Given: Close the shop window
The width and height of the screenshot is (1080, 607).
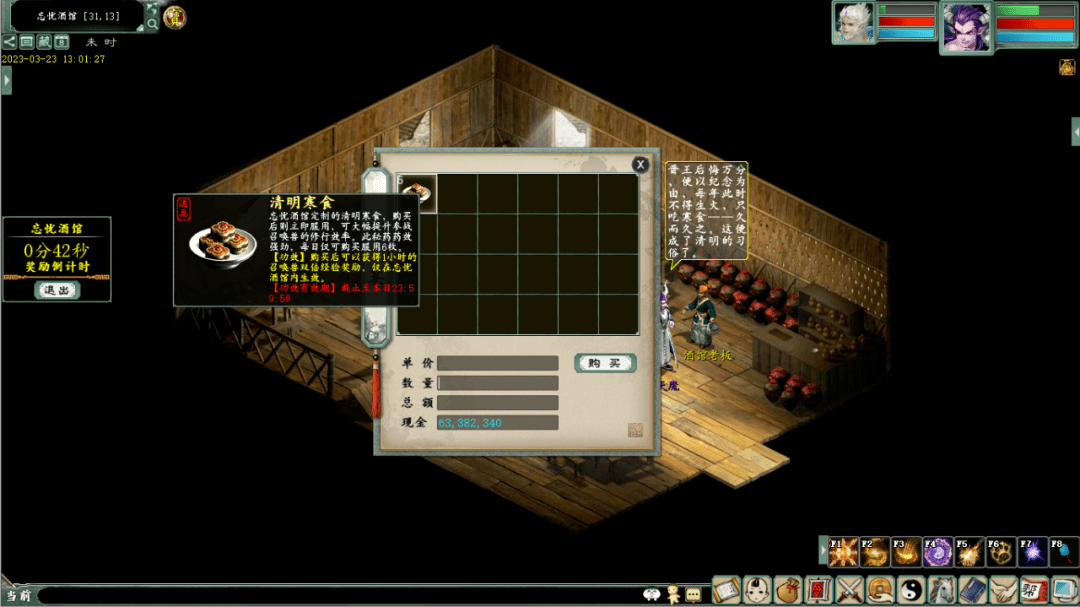Looking at the screenshot, I should click(640, 165).
